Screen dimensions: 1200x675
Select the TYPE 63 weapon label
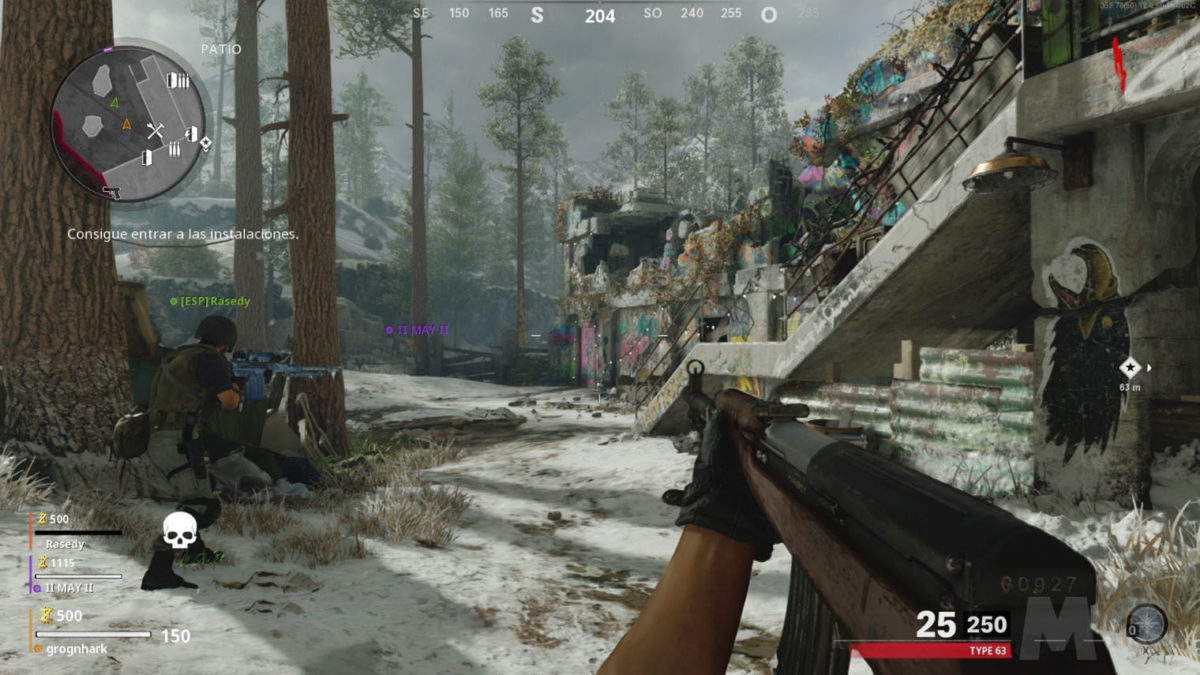tap(986, 651)
